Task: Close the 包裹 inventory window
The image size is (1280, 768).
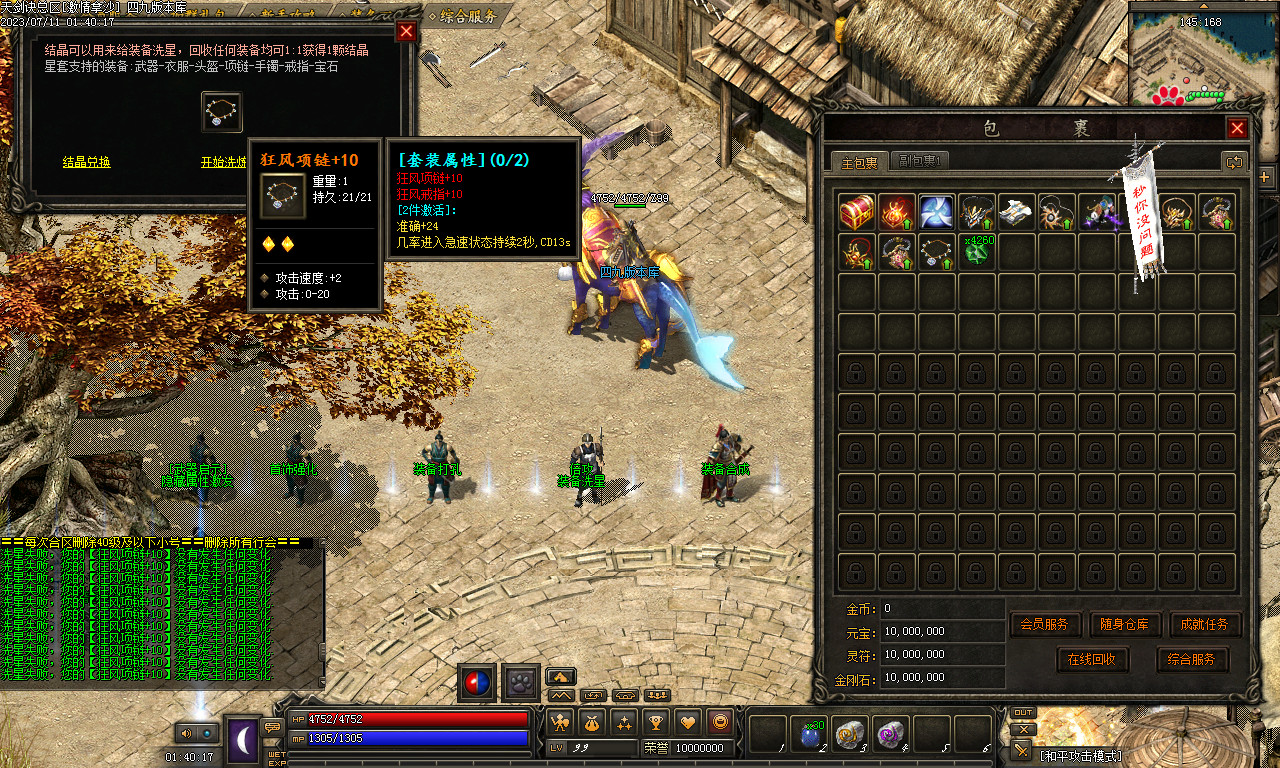Action: pos(1237,129)
